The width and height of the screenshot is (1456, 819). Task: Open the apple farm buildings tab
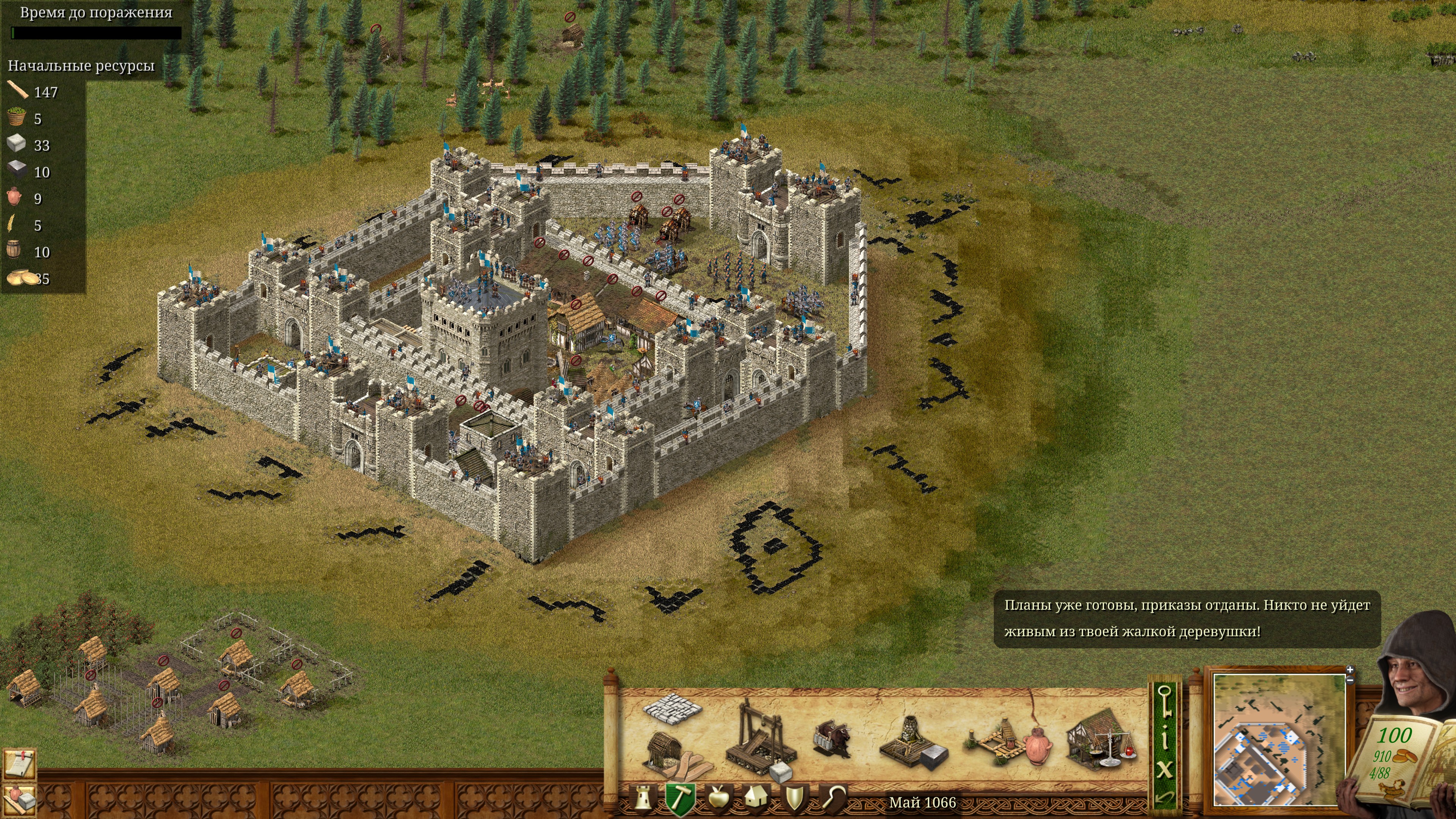coord(719,798)
